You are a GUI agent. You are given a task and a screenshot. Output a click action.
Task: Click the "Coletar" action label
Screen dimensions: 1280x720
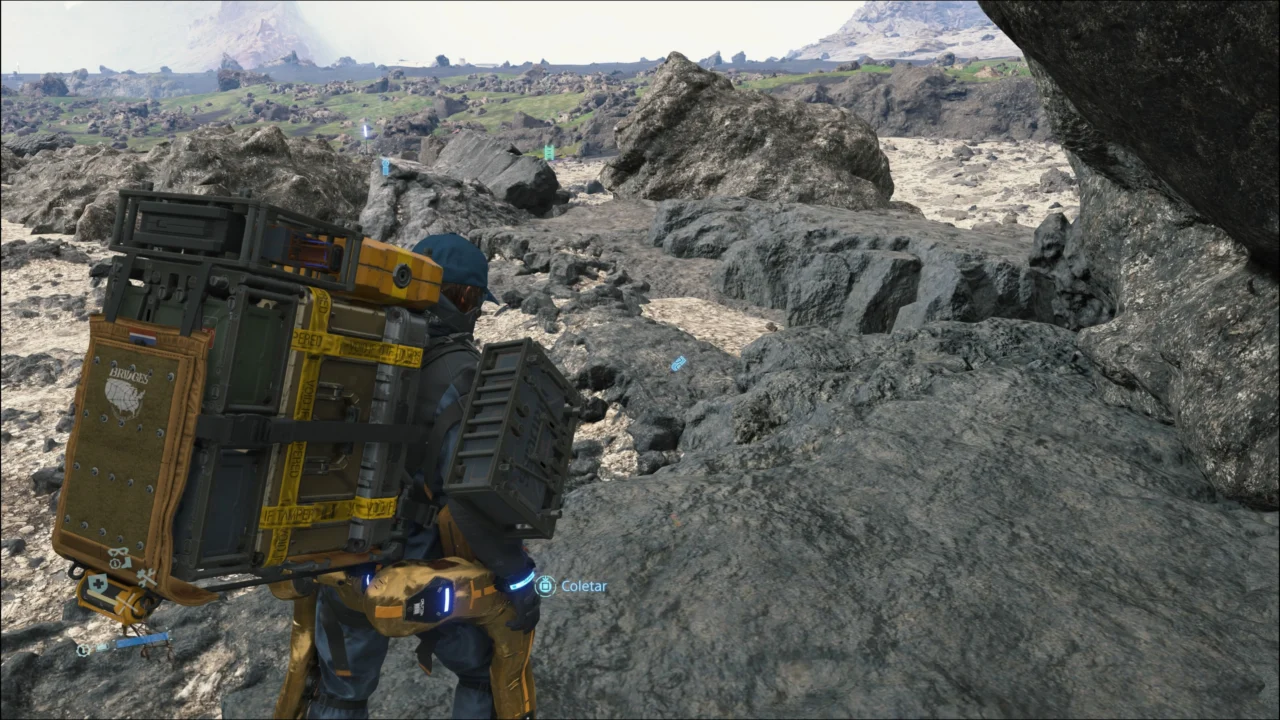585,587
